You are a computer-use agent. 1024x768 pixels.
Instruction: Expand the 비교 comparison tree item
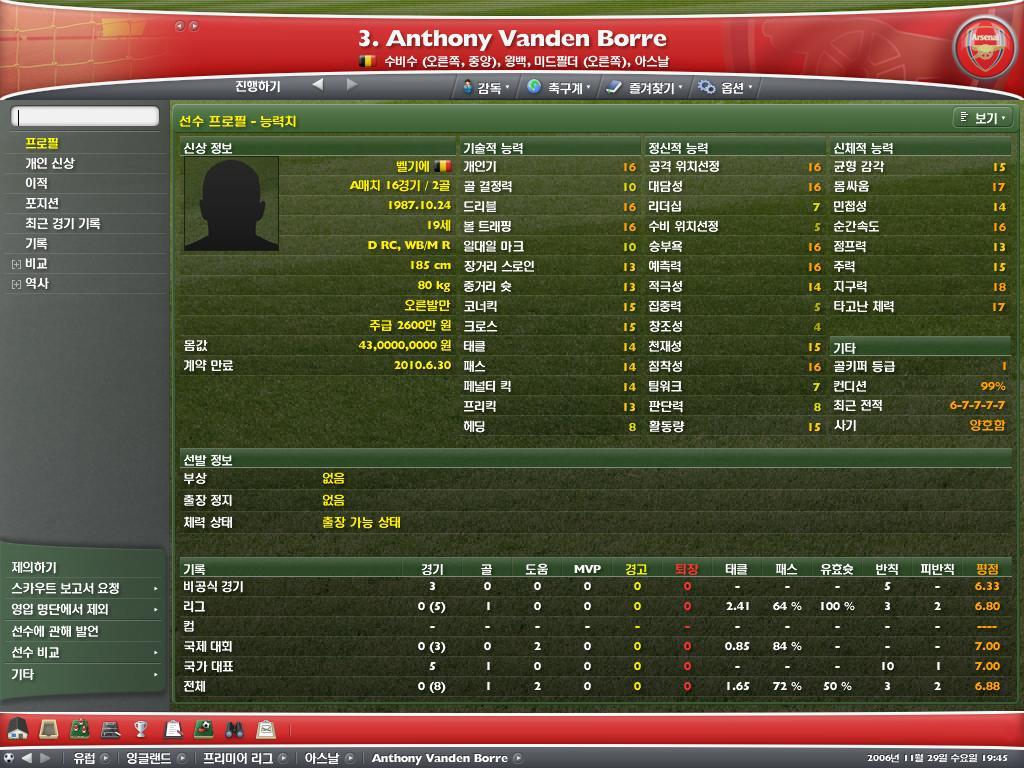click(x=17, y=264)
